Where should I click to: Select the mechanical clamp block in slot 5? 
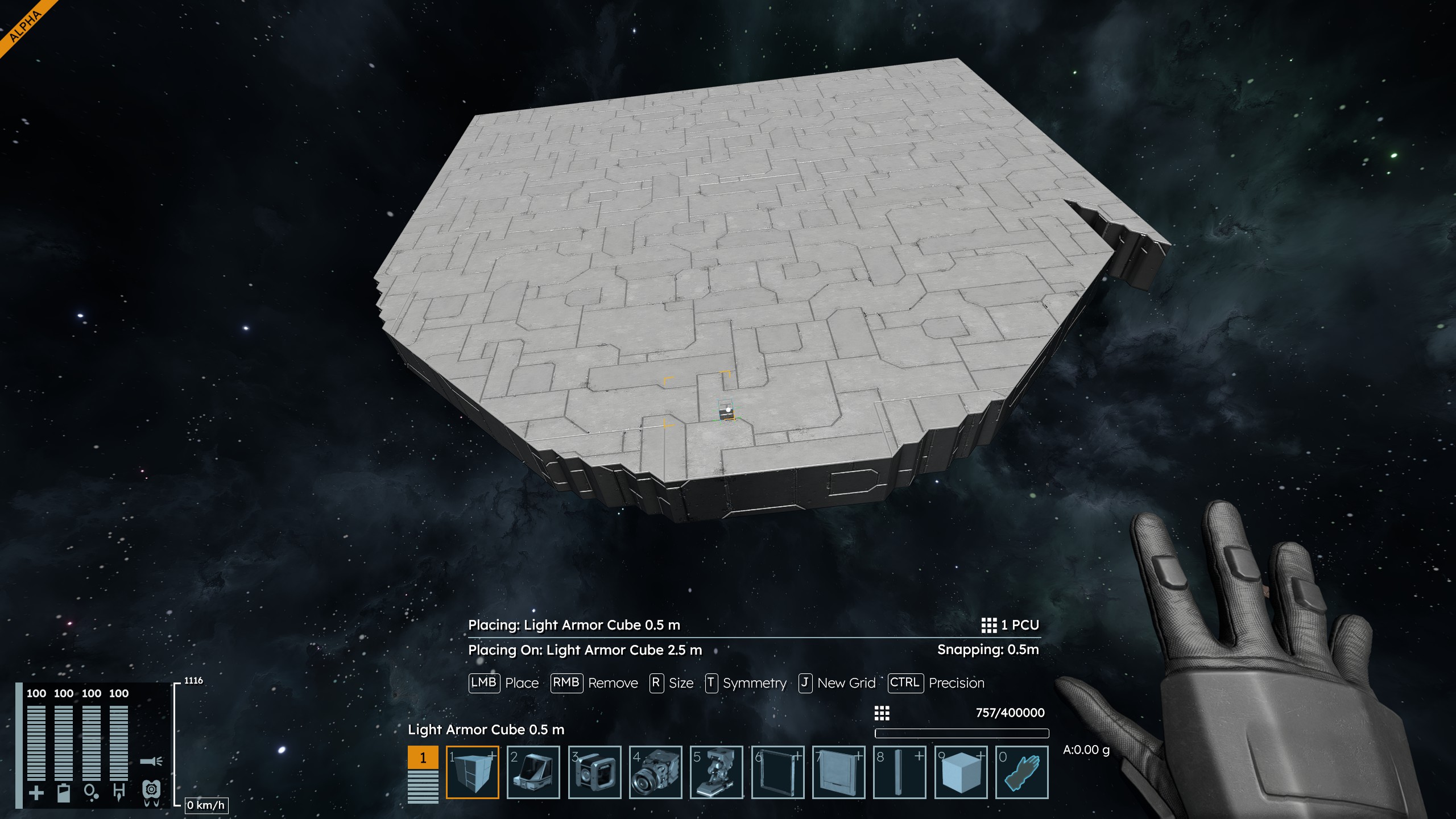716,772
